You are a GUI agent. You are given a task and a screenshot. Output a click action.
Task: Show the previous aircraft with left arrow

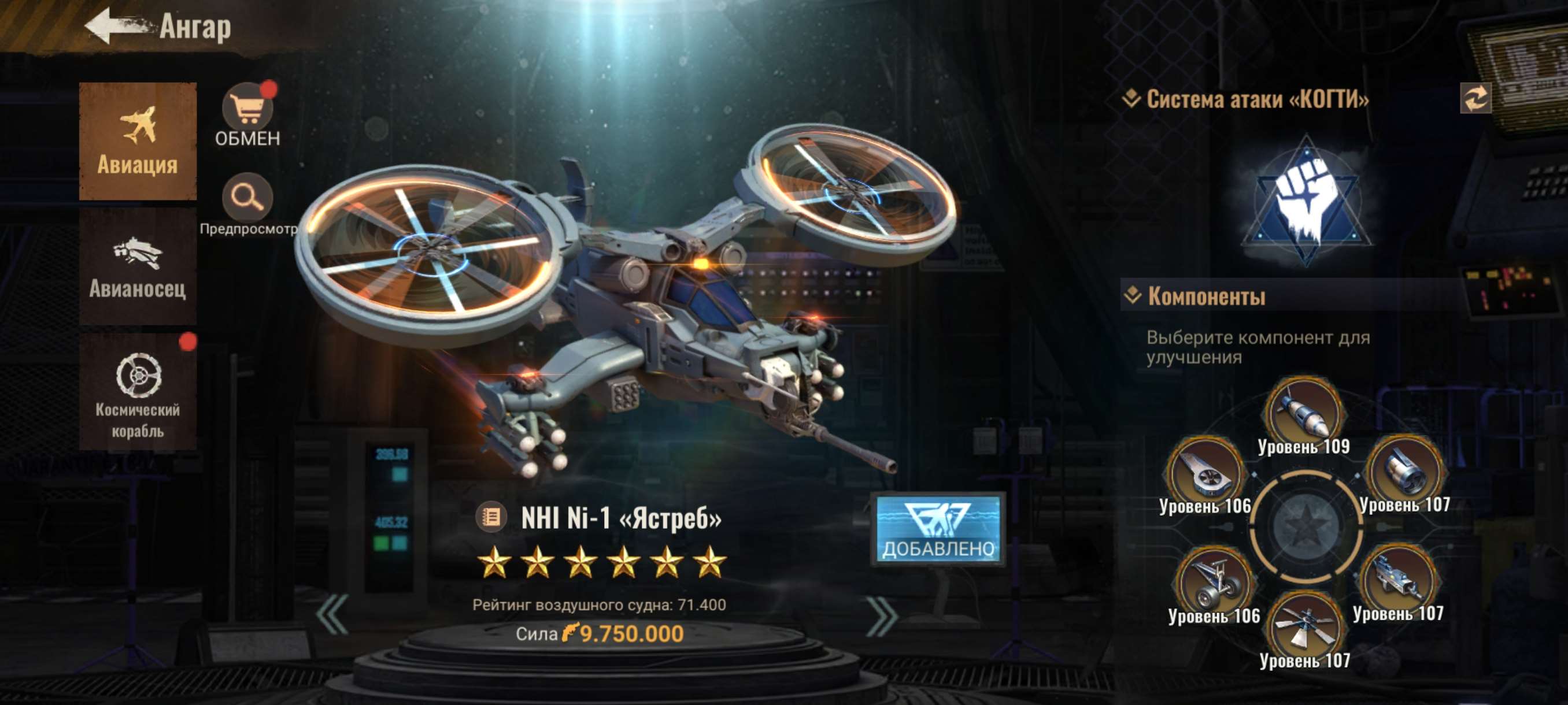[x=333, y=615]
